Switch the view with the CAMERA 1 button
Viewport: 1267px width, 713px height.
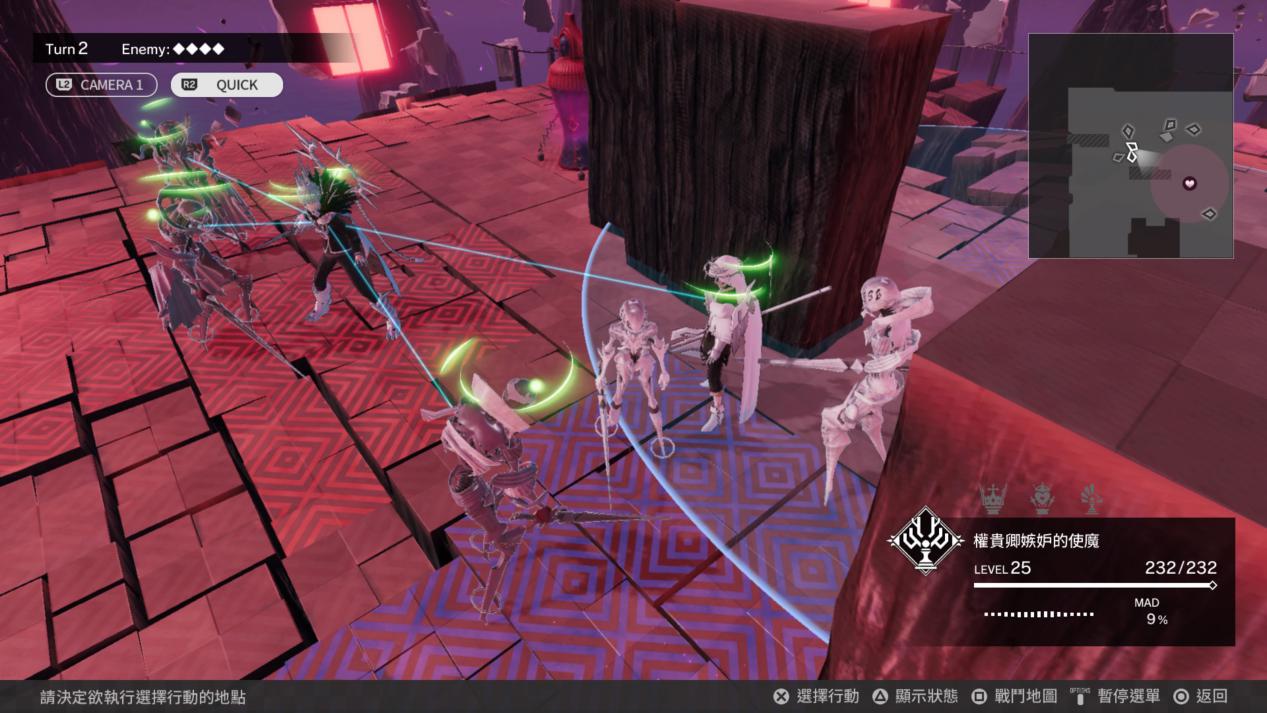pos(101,85)
